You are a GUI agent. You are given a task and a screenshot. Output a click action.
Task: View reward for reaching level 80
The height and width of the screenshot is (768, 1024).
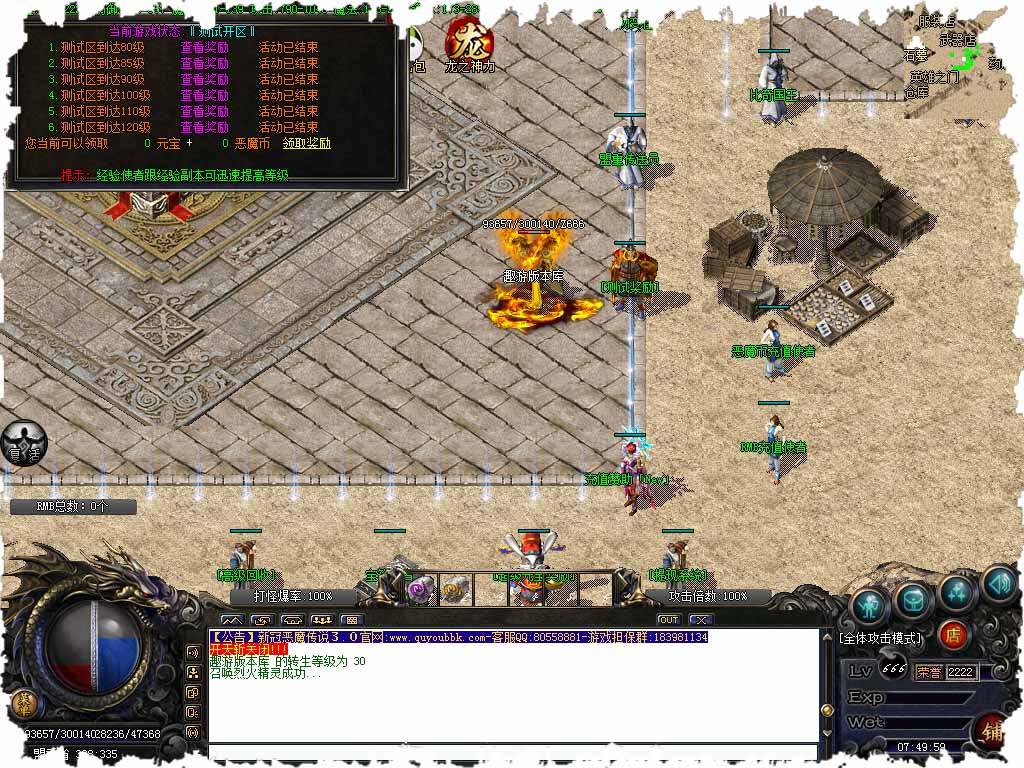click(x=204, y=47)
